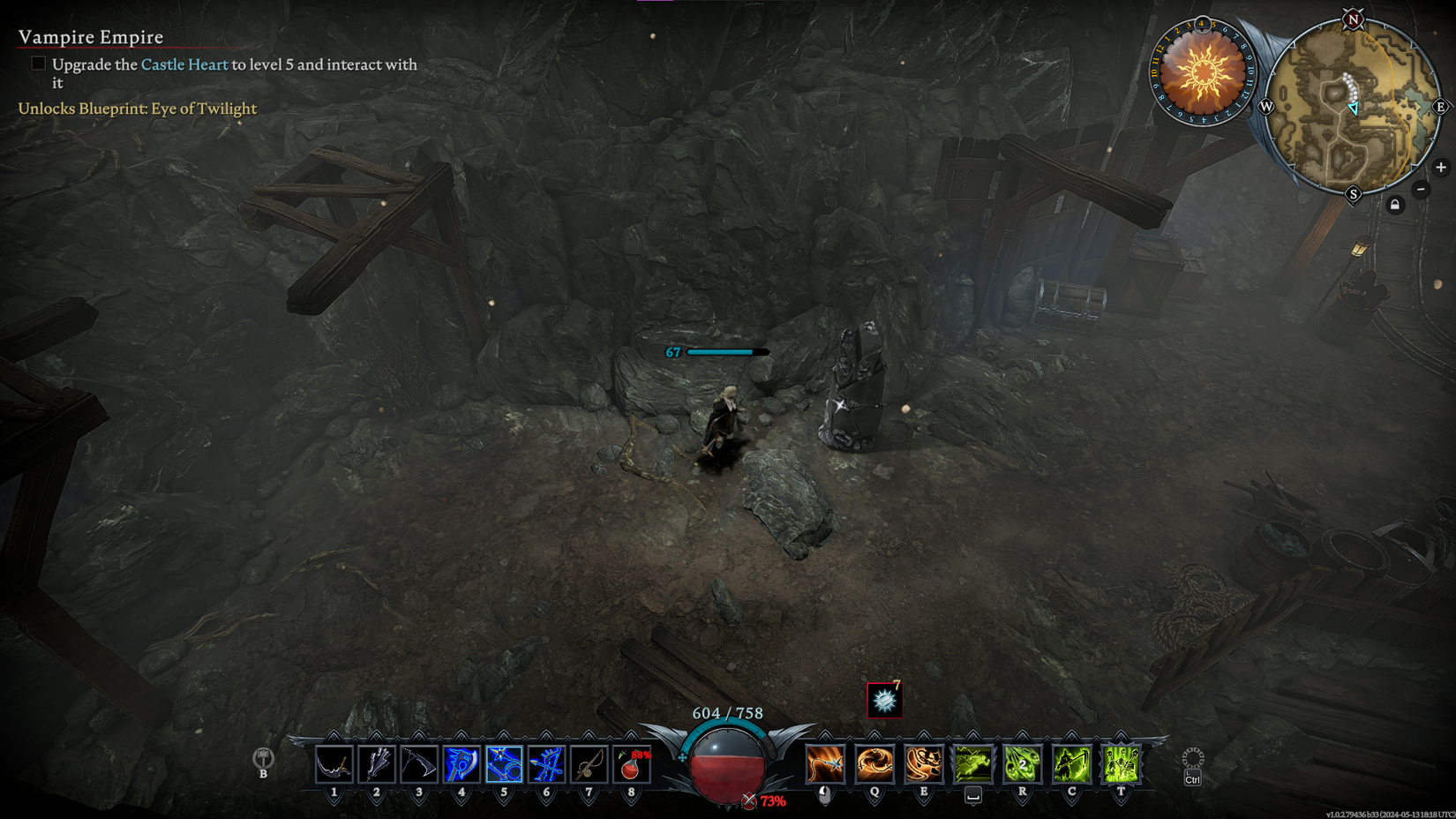
Task: Equip the mace in slot 2
Action: click(x=376, y=764)
